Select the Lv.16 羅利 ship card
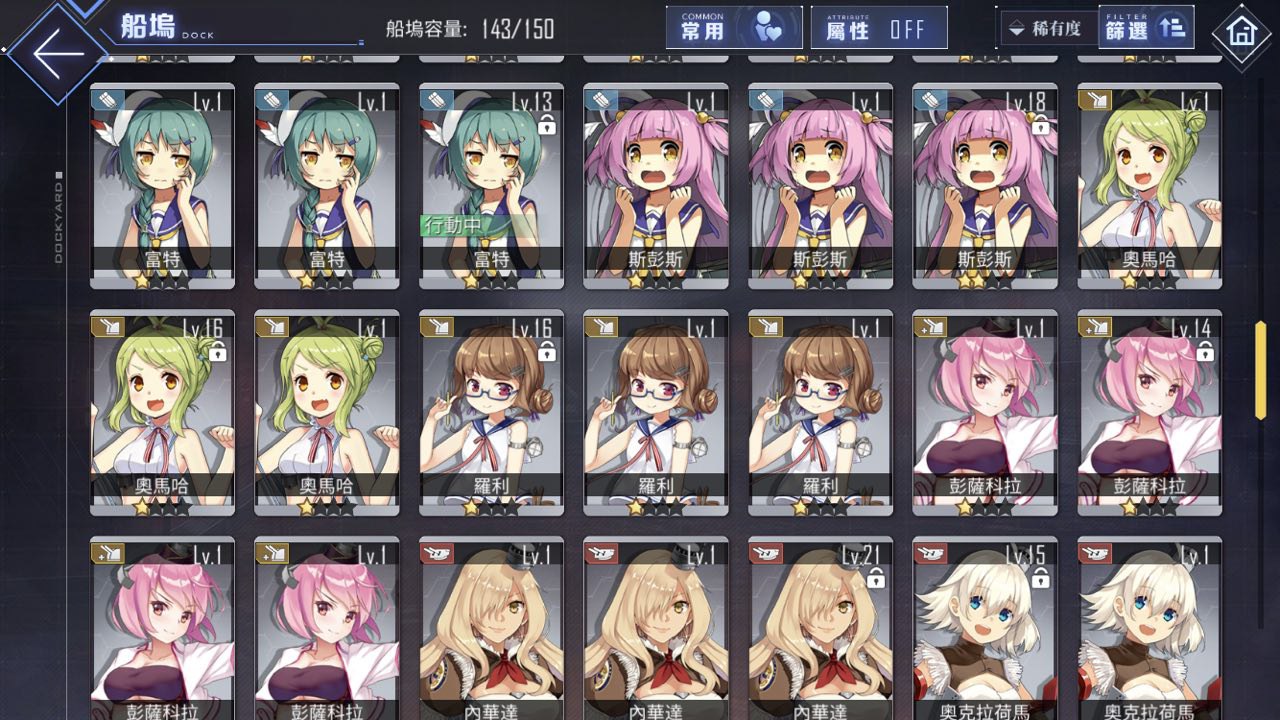 [491, 412]
